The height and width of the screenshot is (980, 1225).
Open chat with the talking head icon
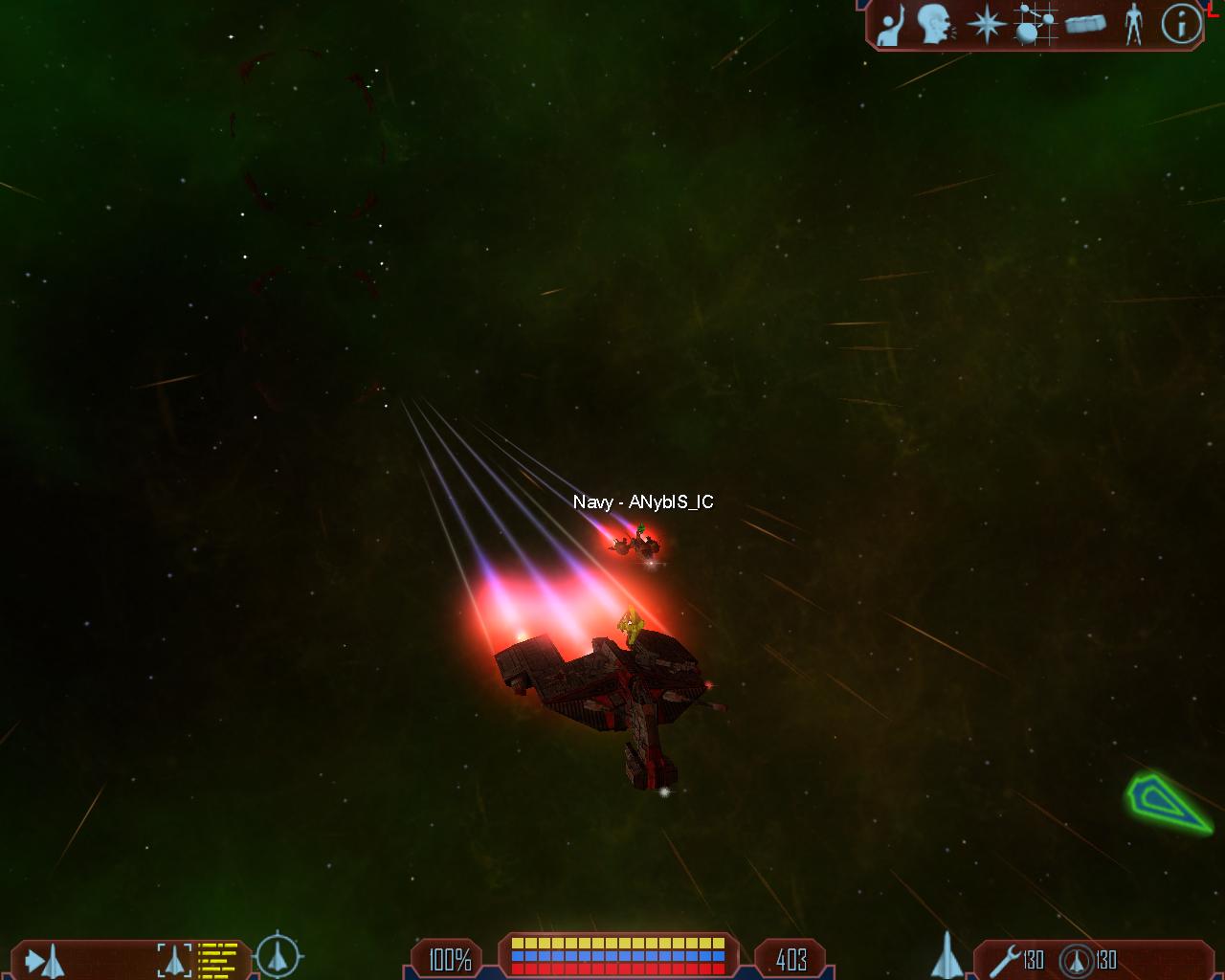pyautogui.click(x=935, y=25)
